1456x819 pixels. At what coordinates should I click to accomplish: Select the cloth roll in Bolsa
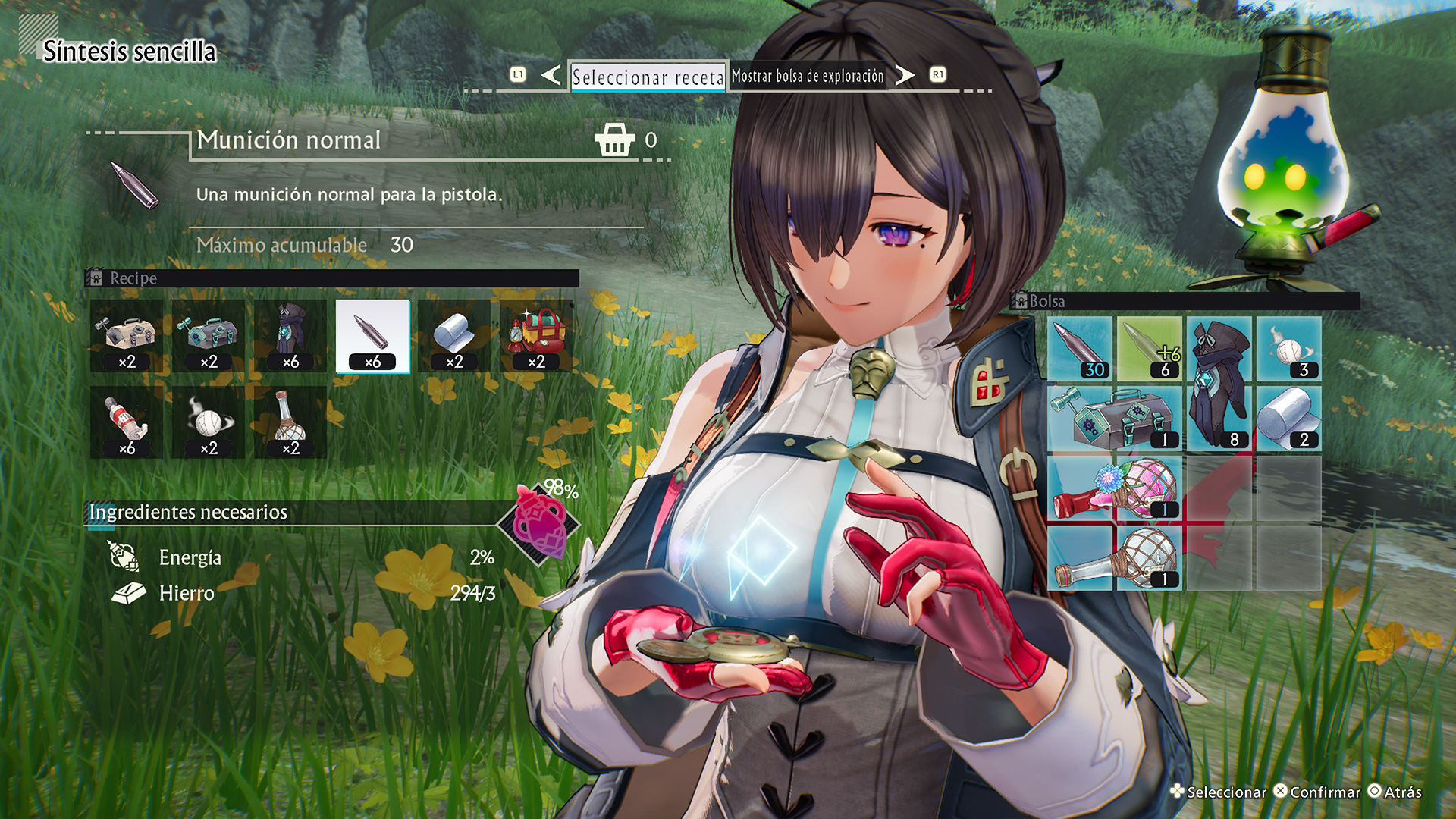(1289, 419)
